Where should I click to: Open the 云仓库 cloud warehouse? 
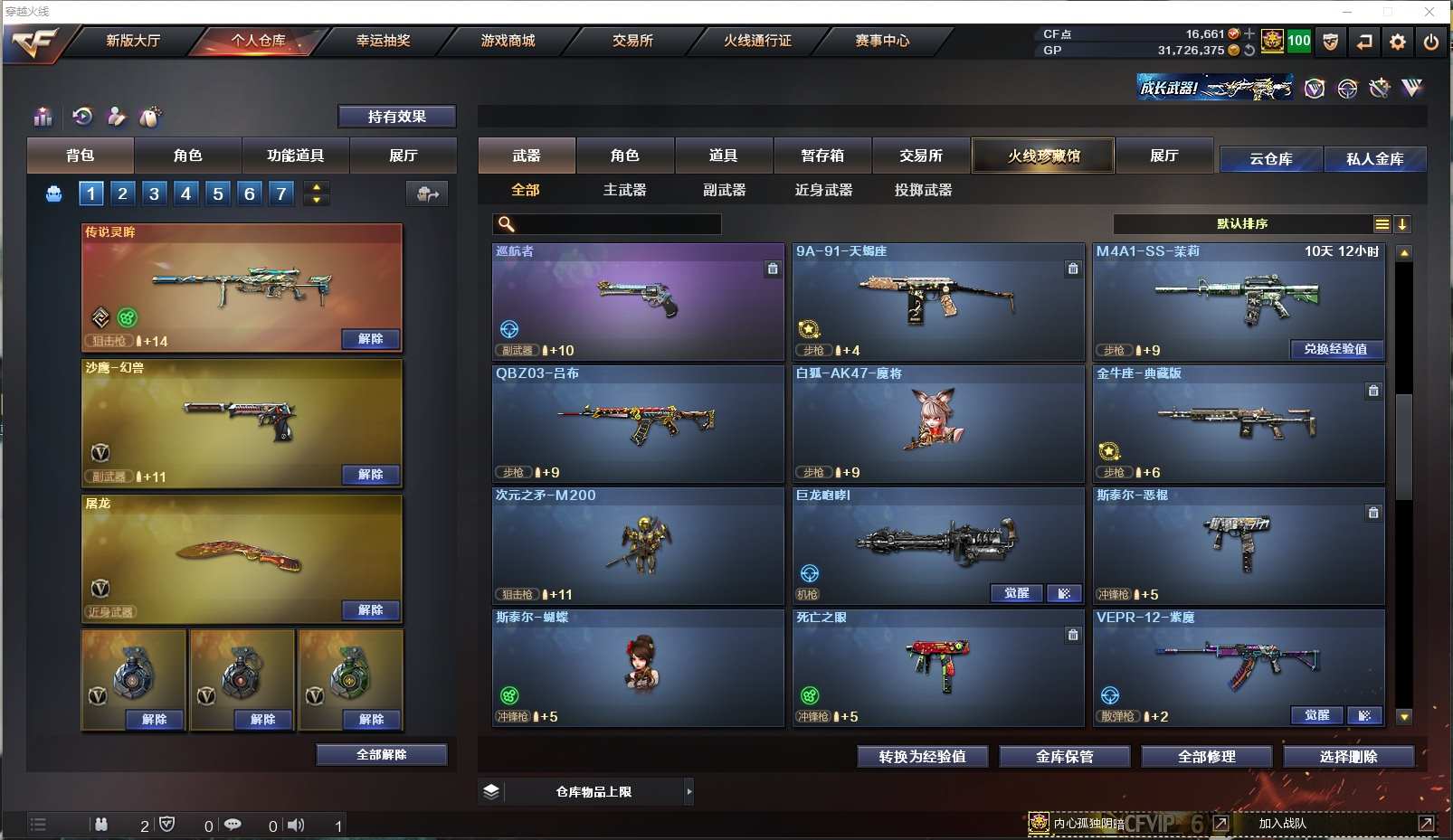(1270, 159)
